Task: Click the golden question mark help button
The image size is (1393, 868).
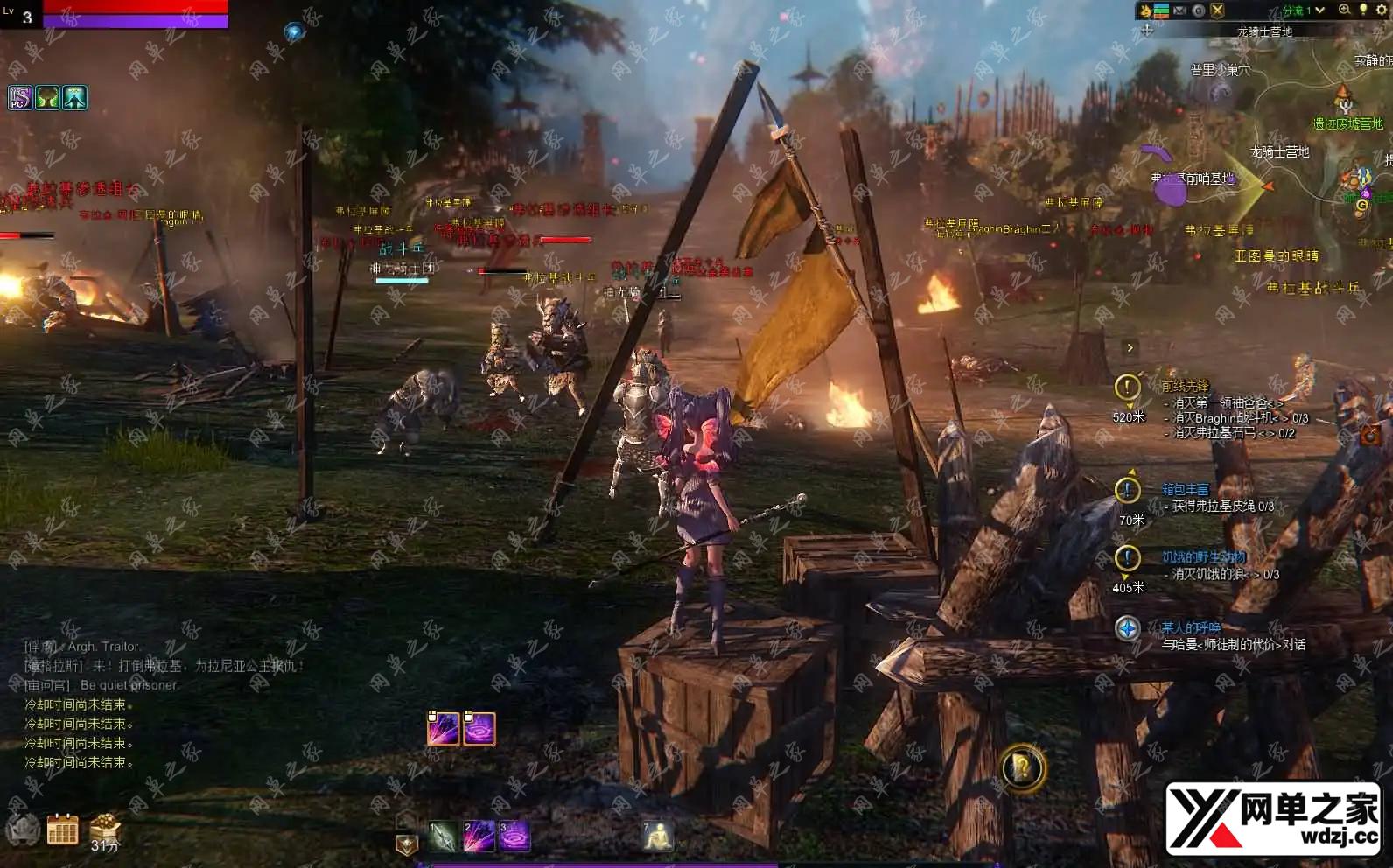Action: [x=1022, y=769]
